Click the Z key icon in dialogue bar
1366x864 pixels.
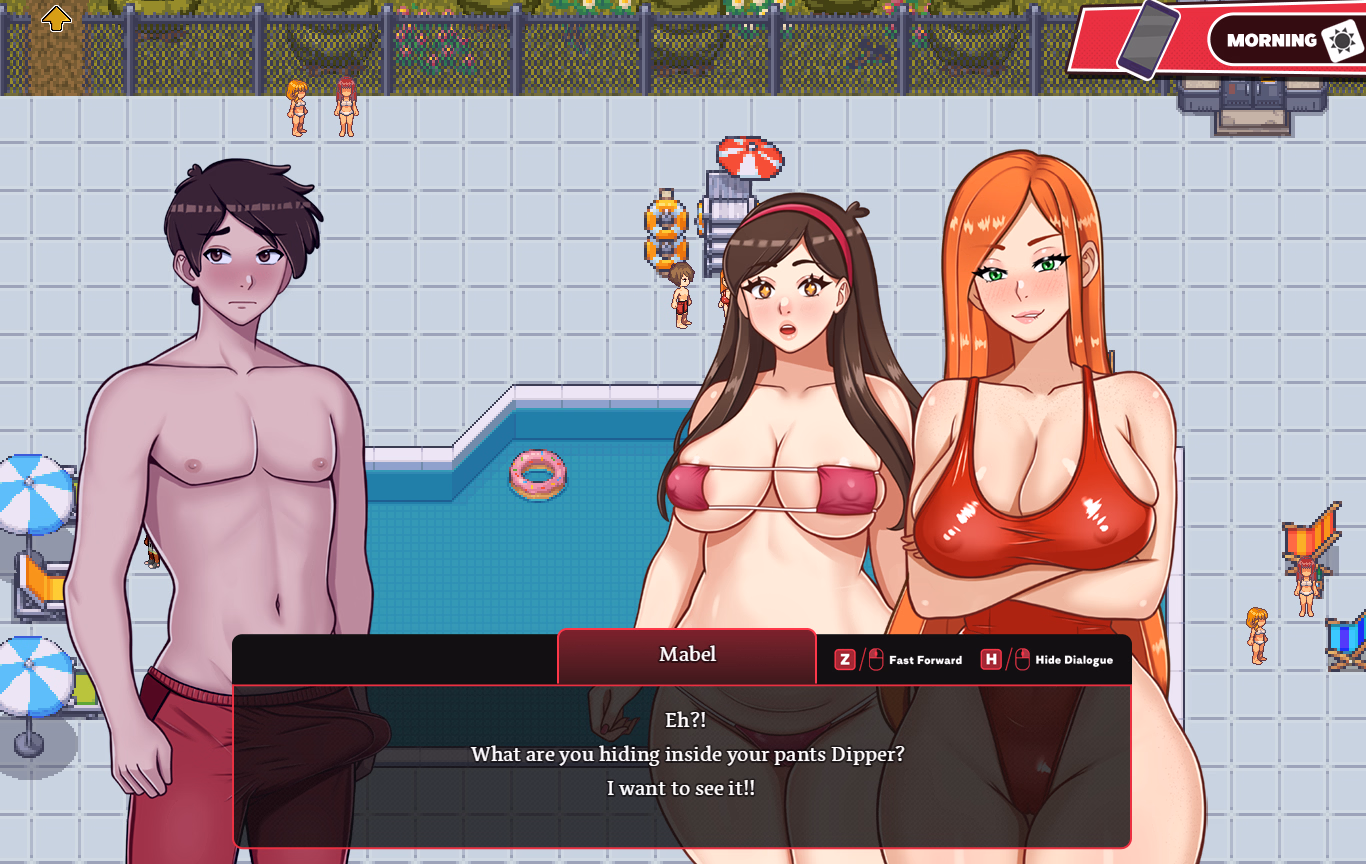(x=843, y=659)
